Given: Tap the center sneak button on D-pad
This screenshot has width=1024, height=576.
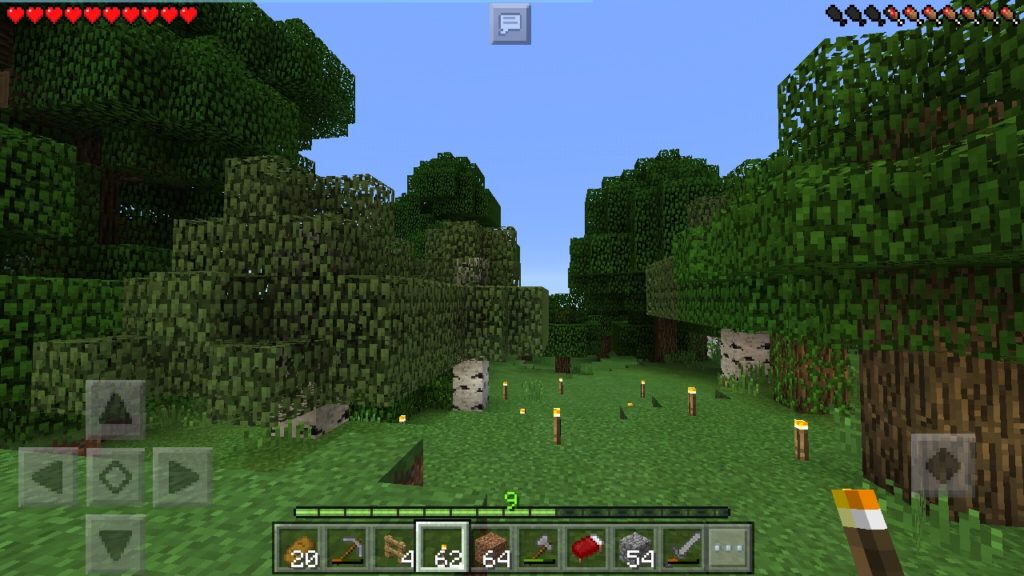Looking at the screenshot, I should pyautogui.click(x=115, y=477).
